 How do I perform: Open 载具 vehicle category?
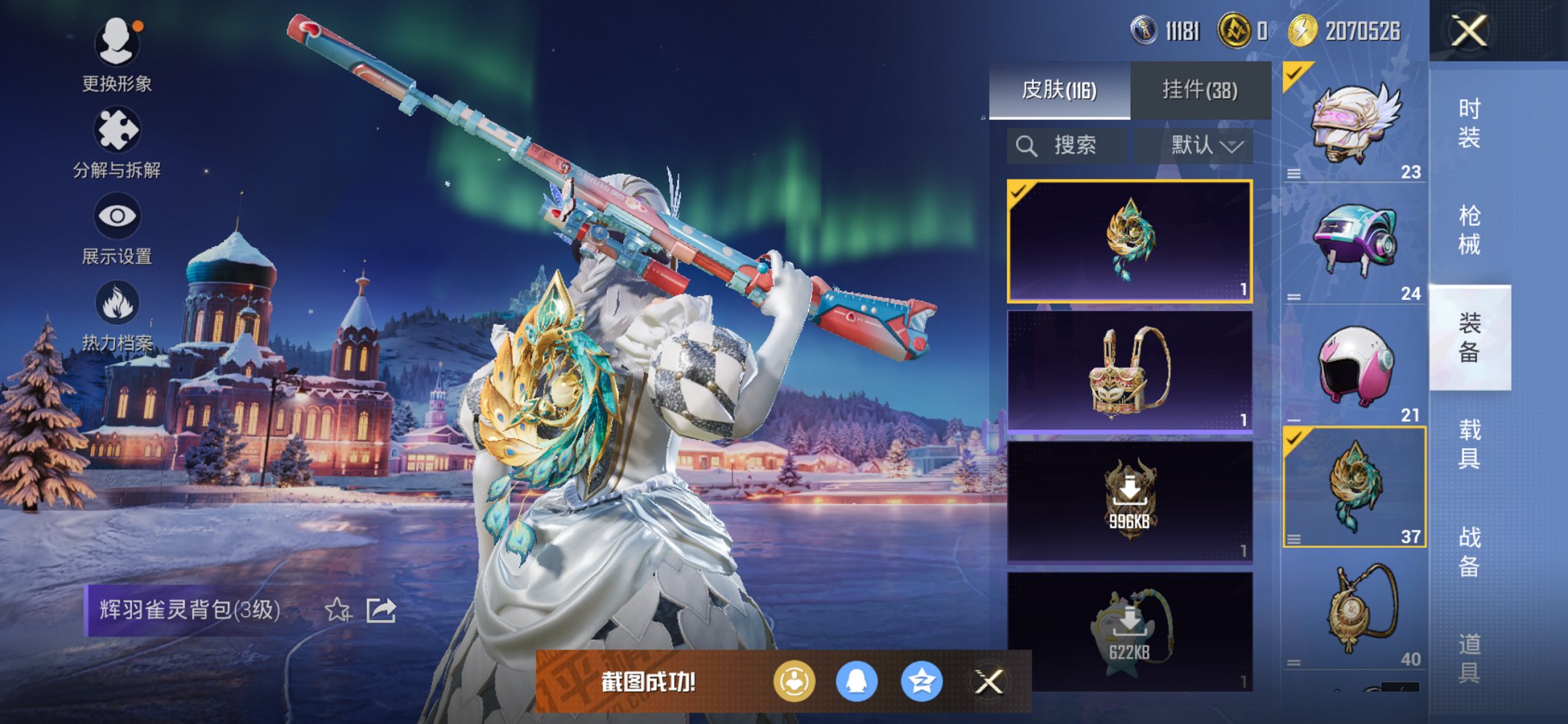pos(1469,444)
